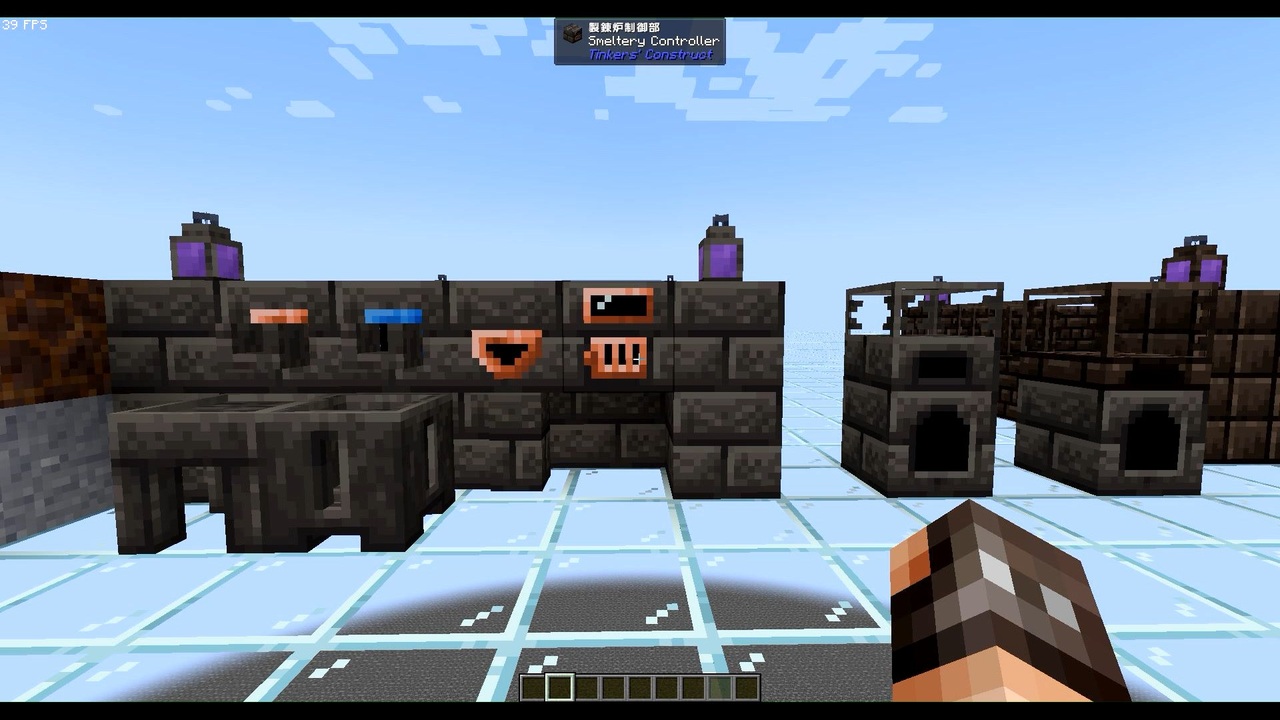1280x720 pixels.
Task: Click an empty middle slot of the hotbar
Action: (640, 687)
